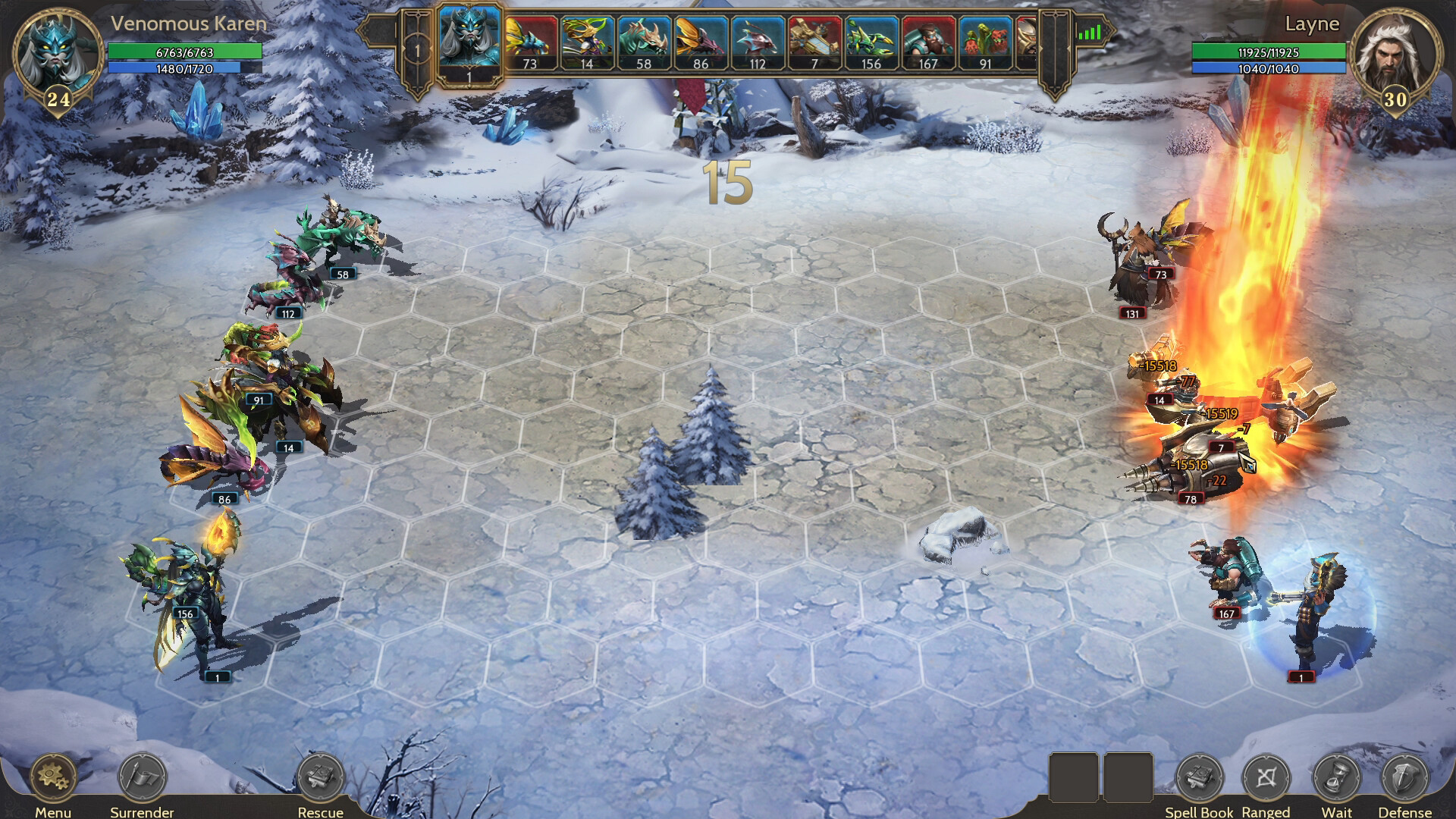
Task: Click the turn-order insect showing 86
Action: pos(701,43)
